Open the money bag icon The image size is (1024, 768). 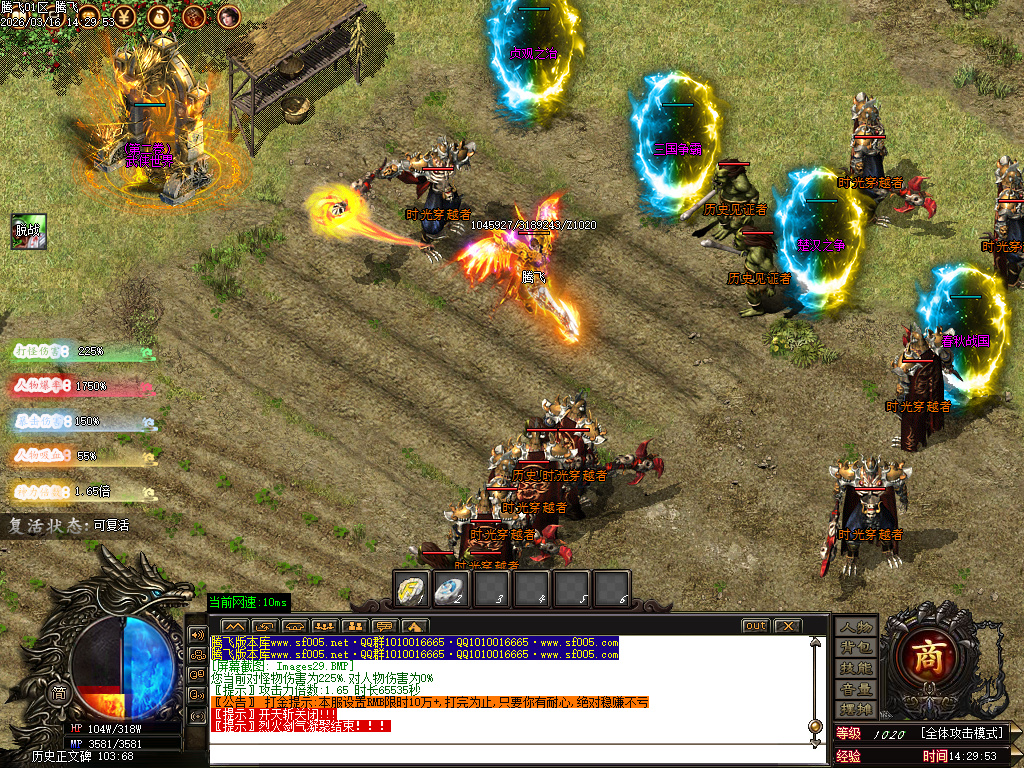pos(159,16)
